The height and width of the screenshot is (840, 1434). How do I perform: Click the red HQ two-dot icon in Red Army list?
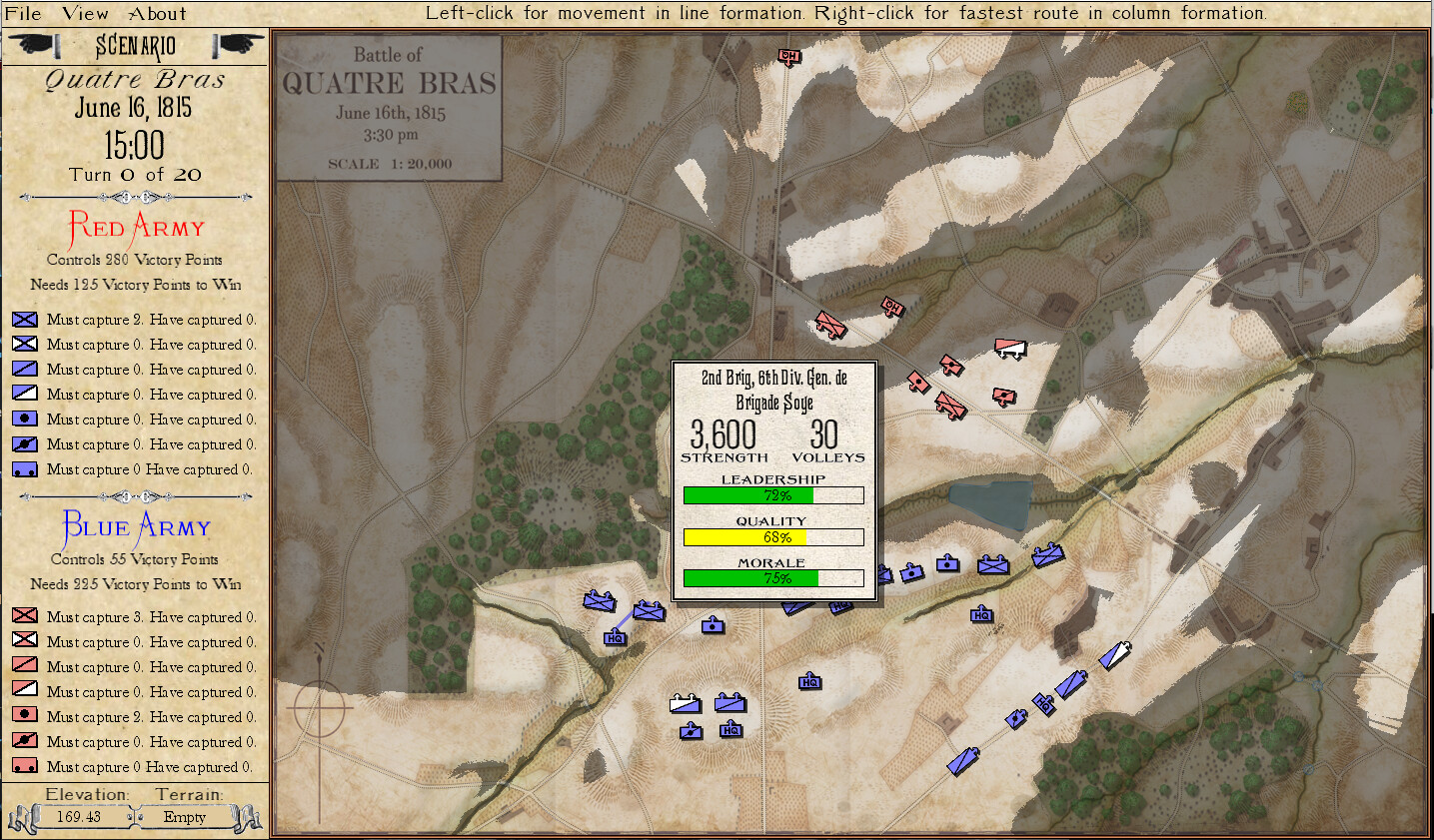[25, 766]
